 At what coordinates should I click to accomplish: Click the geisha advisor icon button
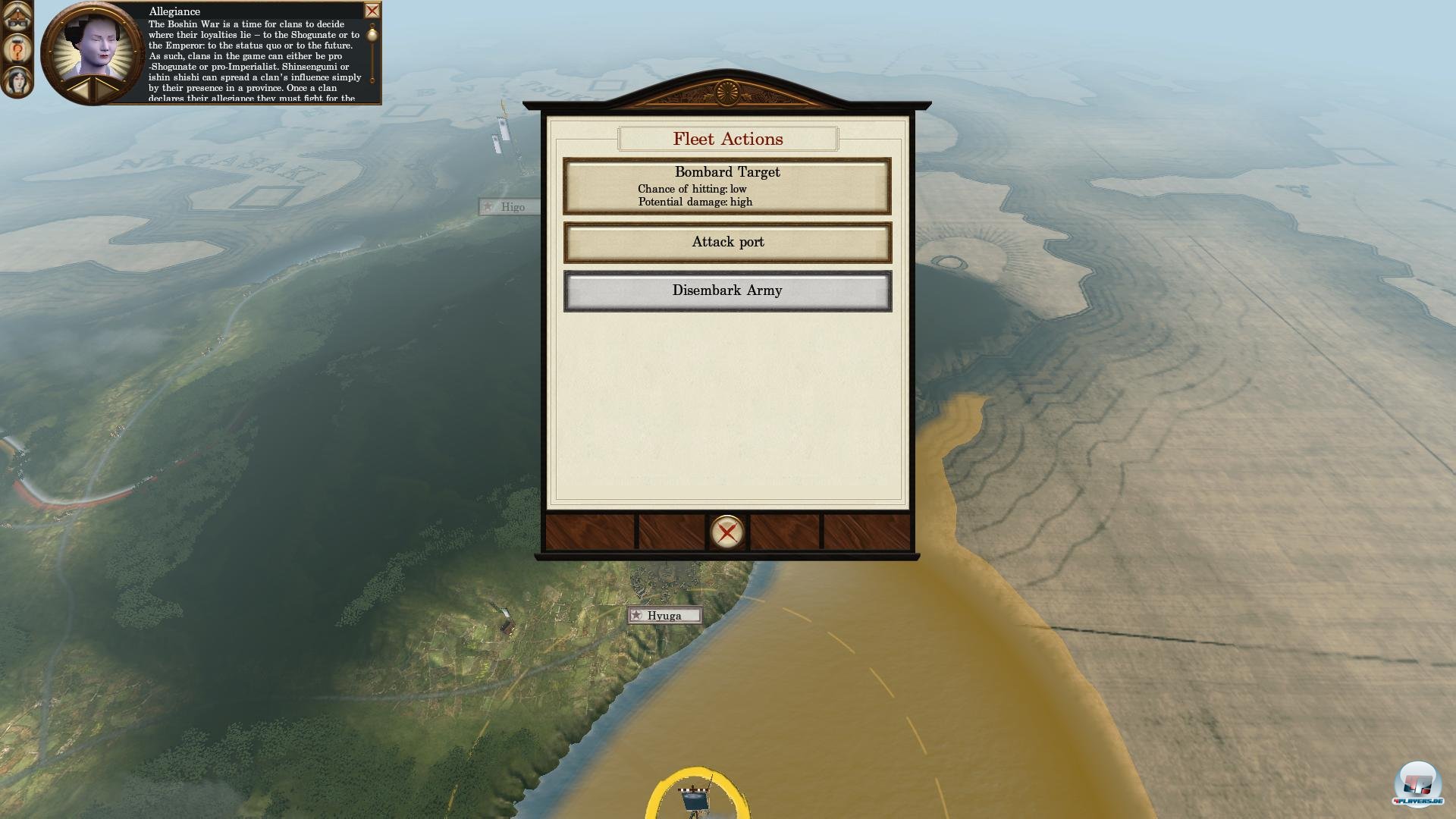tap(17, 80)
